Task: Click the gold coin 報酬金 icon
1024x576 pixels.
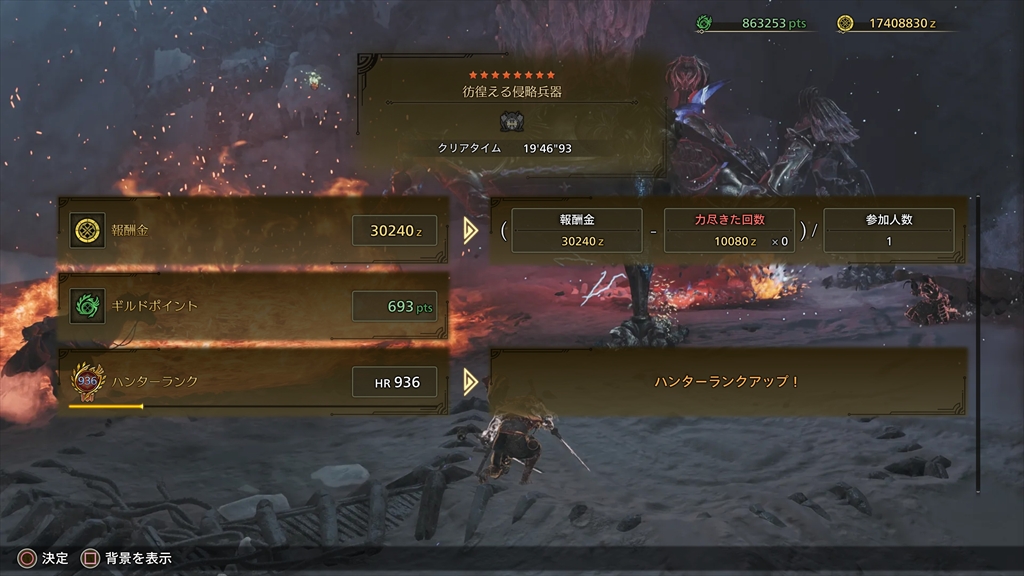Action: coord(87,231)
